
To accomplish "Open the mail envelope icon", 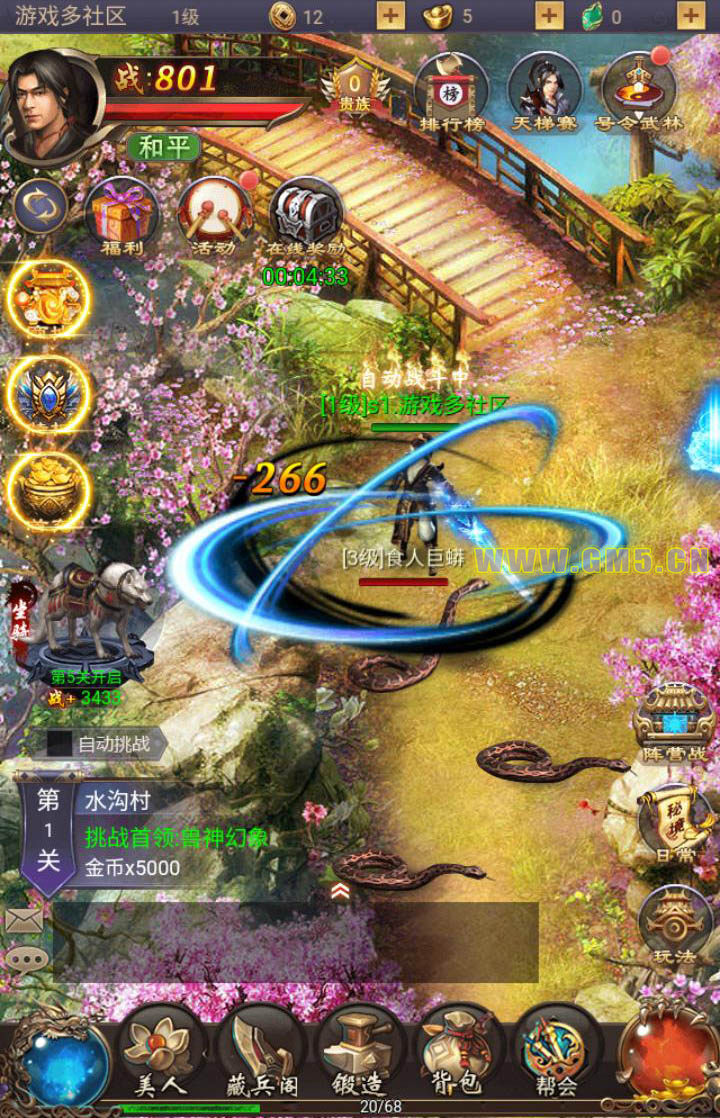I will [24, 920].
